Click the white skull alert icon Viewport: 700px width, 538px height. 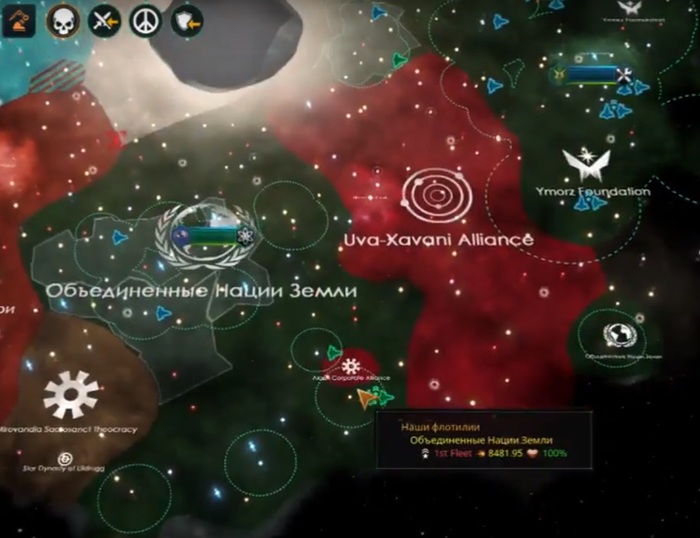(x=63, y=21)
